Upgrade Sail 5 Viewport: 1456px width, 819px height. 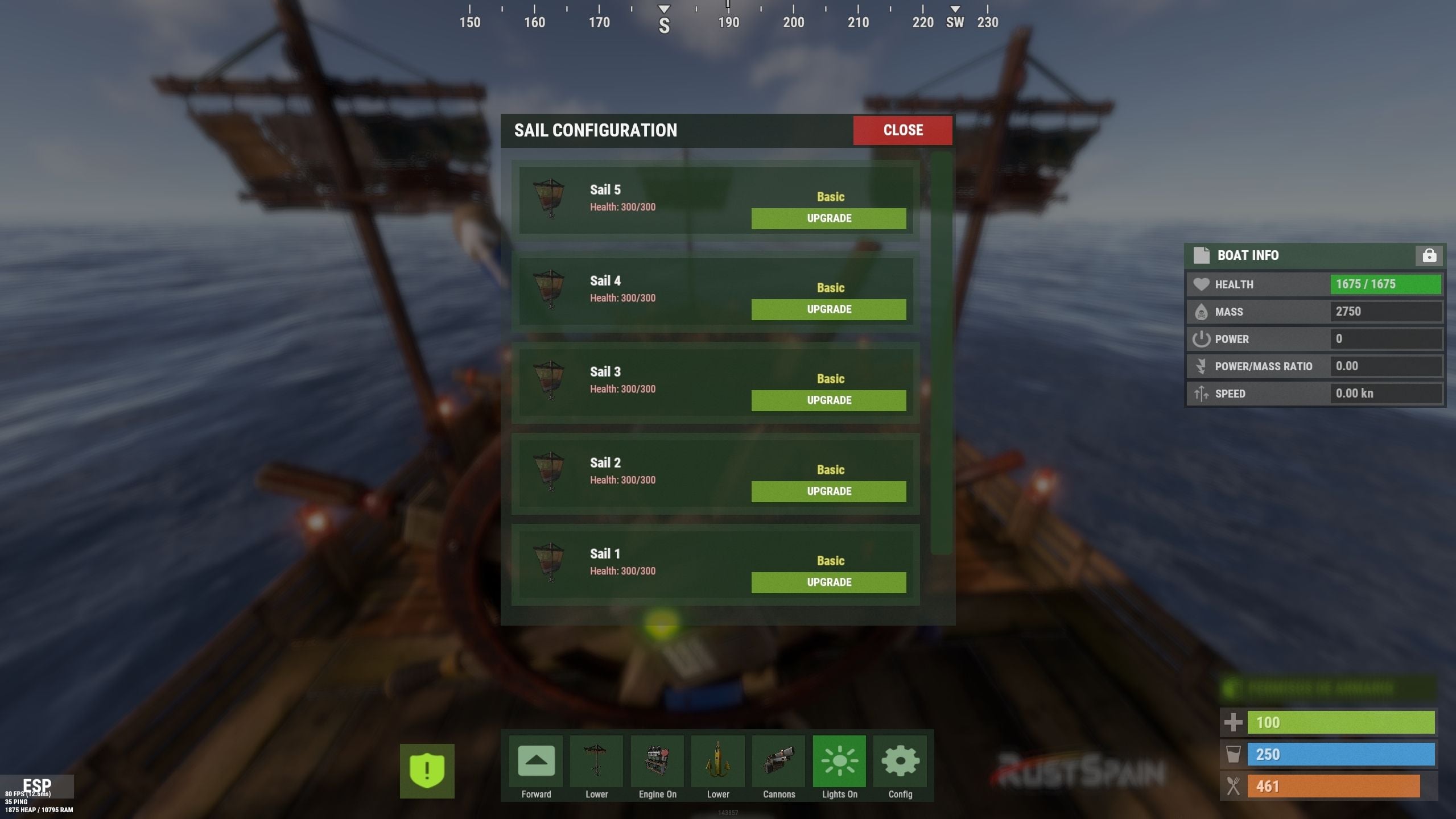828,218
